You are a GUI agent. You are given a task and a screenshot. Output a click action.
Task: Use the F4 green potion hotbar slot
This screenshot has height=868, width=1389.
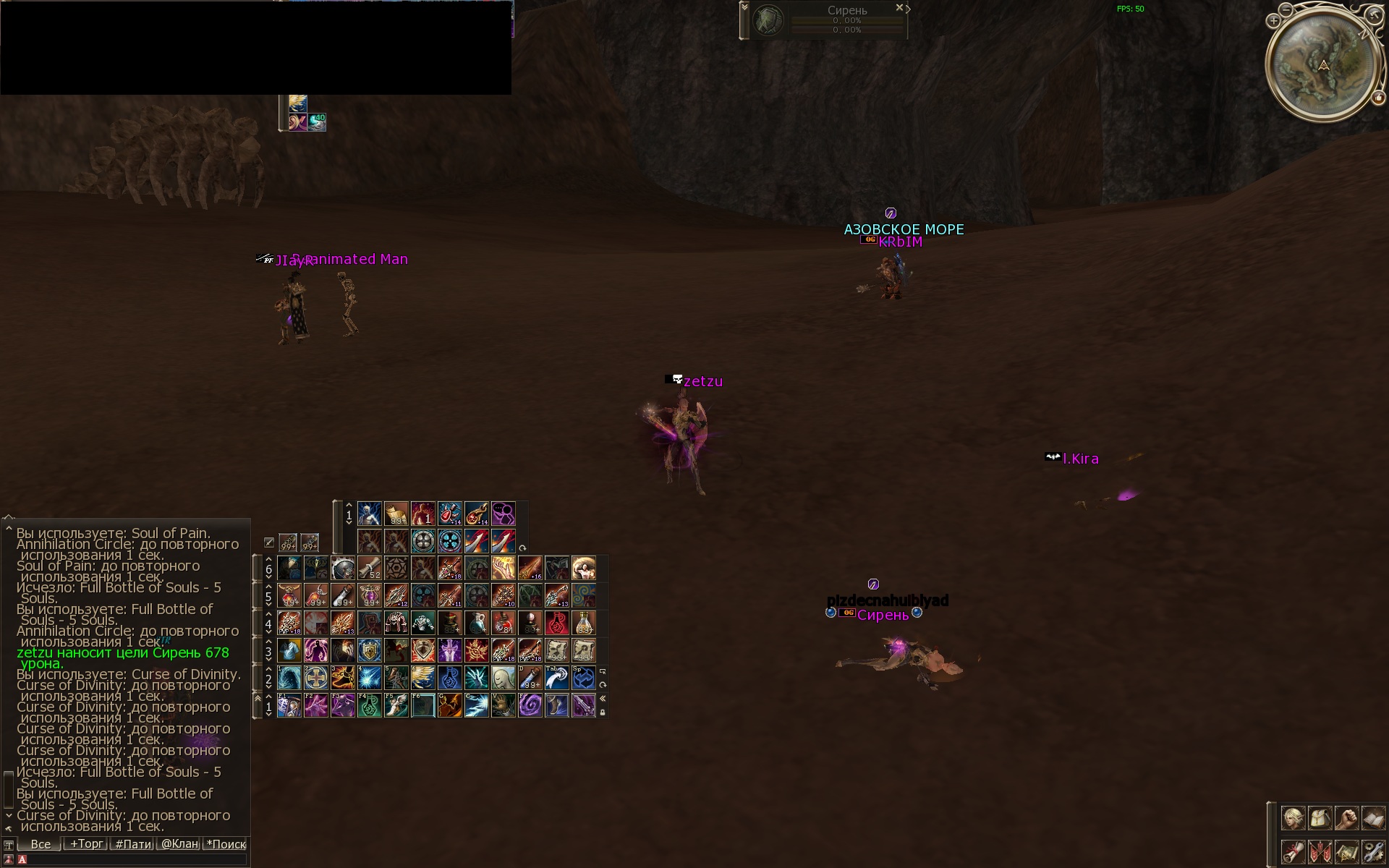point(369,705)
